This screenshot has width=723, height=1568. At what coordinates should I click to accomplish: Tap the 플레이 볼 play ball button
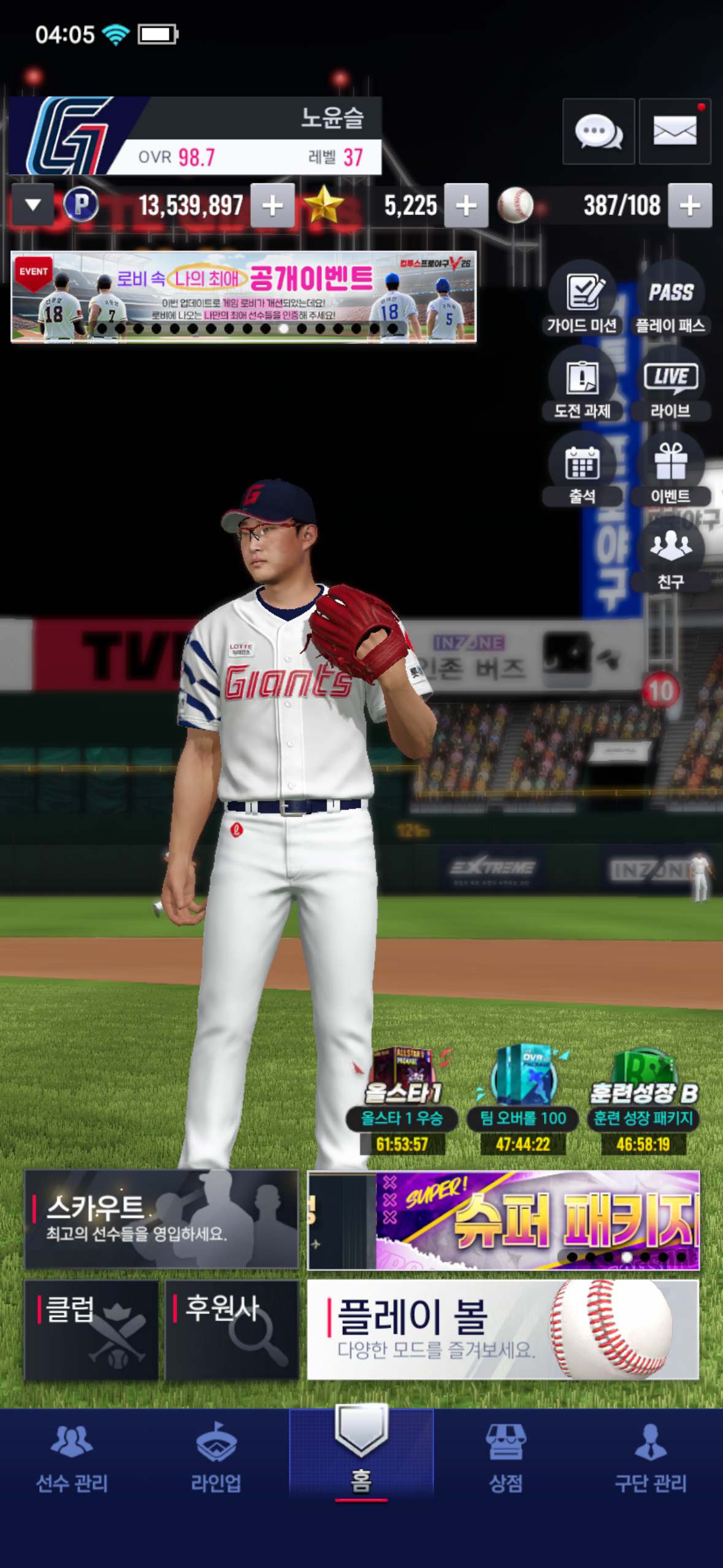point(503,1329)
